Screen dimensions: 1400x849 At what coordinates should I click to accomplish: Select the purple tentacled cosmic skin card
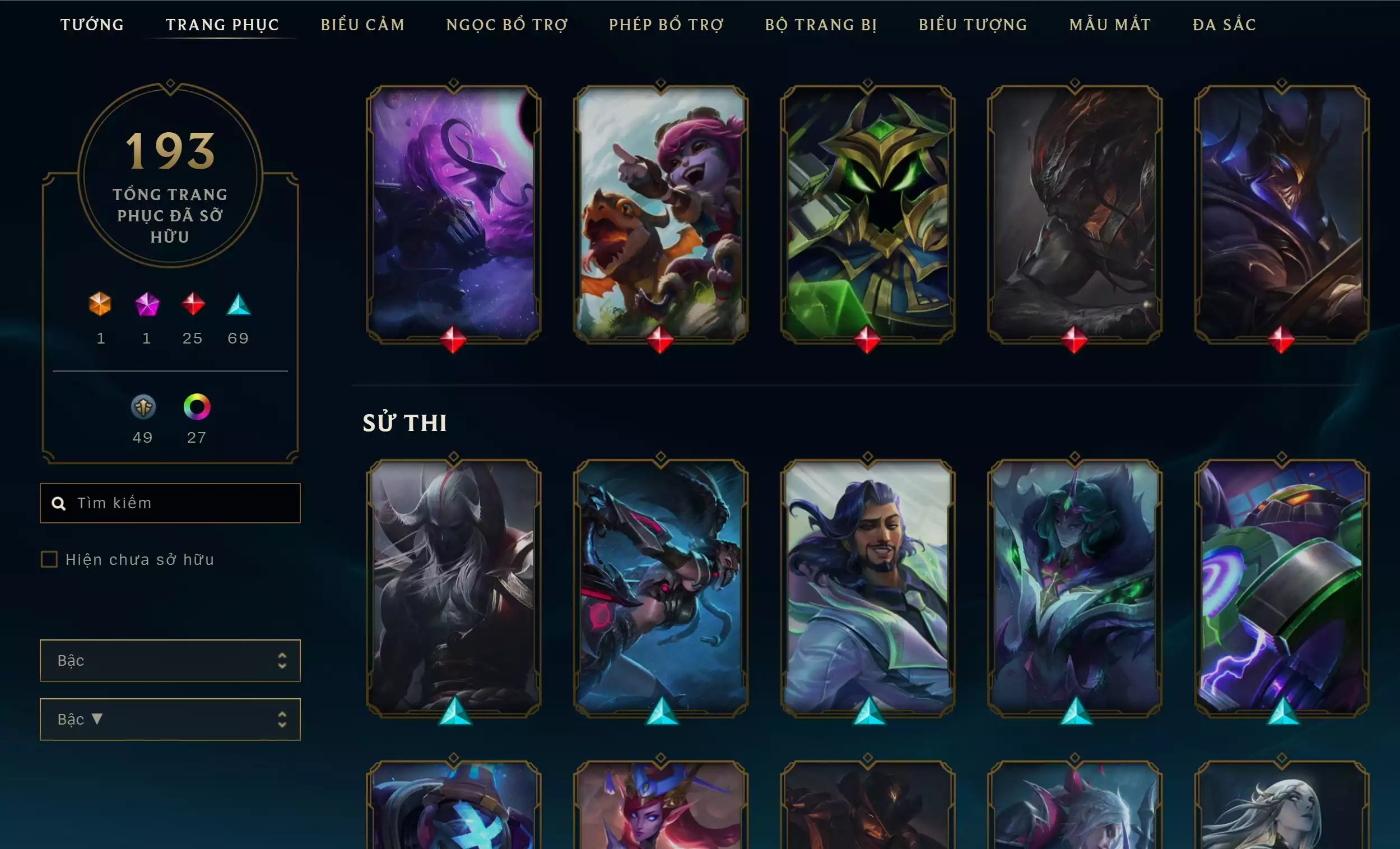pyautogui.click(x=453, y=213)
